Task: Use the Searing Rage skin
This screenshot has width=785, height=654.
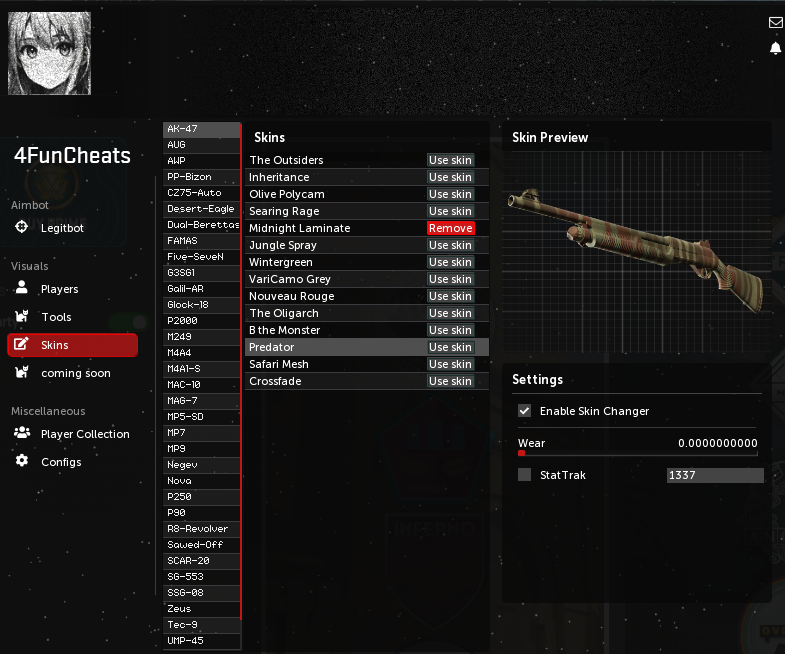Action: [450, 211]
